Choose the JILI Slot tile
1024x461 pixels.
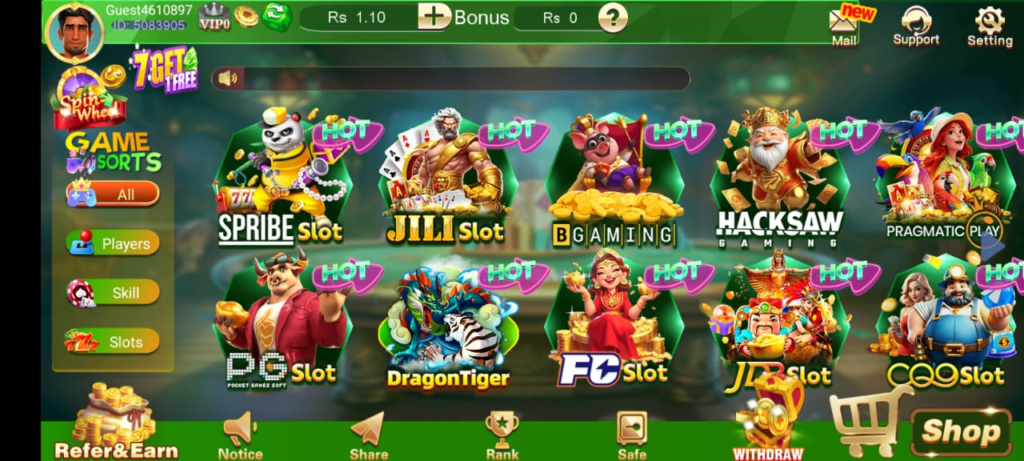tap(445, 180)
